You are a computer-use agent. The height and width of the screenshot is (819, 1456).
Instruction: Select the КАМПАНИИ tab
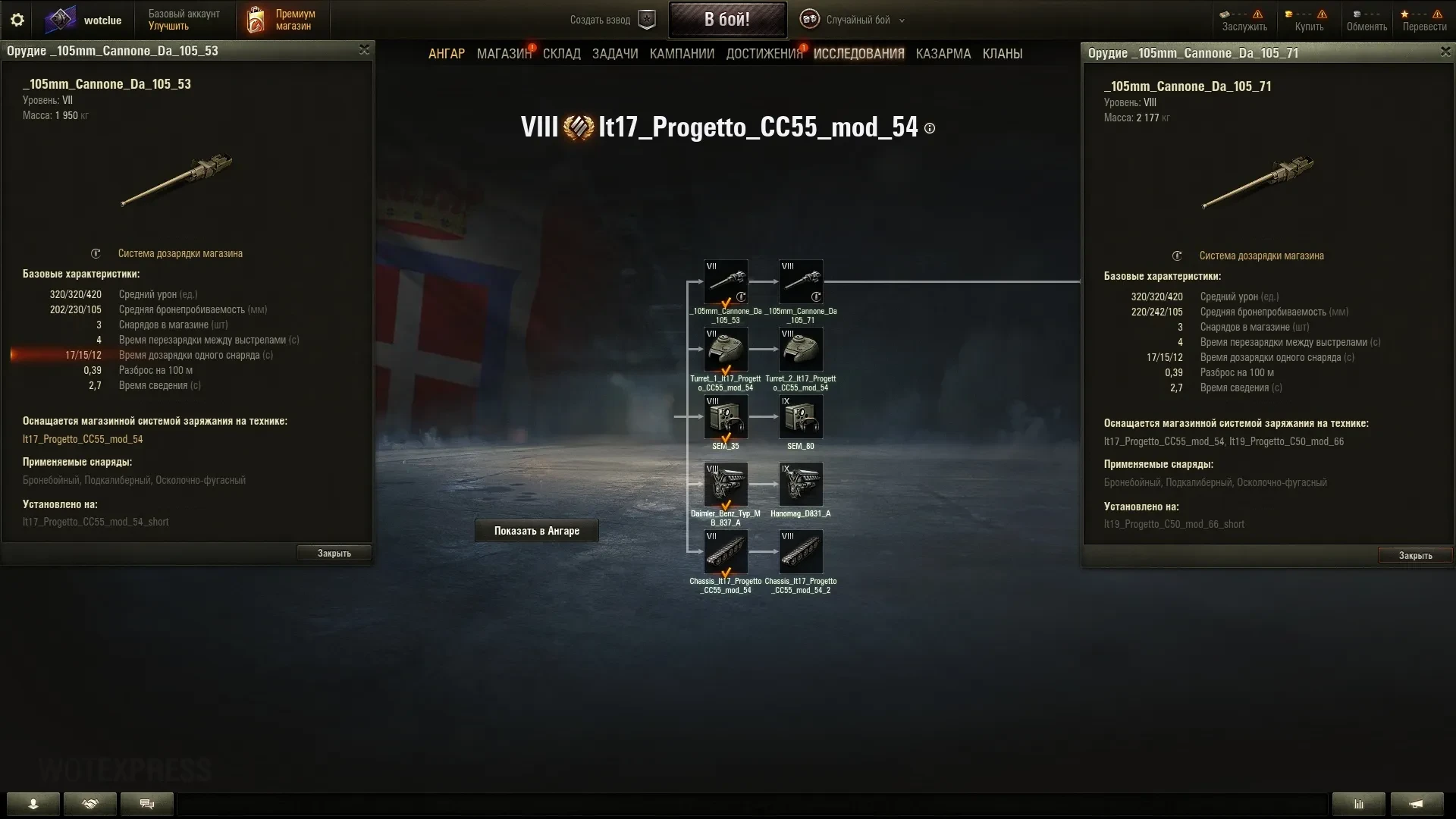682,54
